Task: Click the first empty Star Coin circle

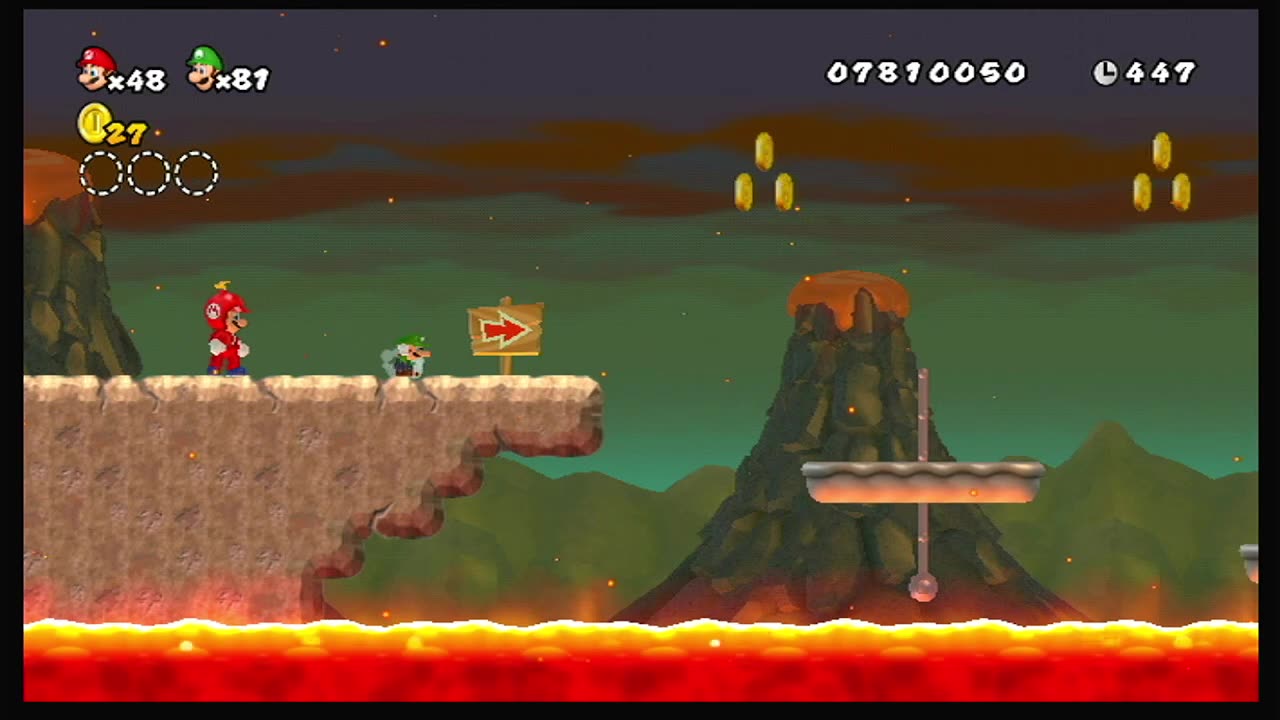Action: (x=101, y=173)
